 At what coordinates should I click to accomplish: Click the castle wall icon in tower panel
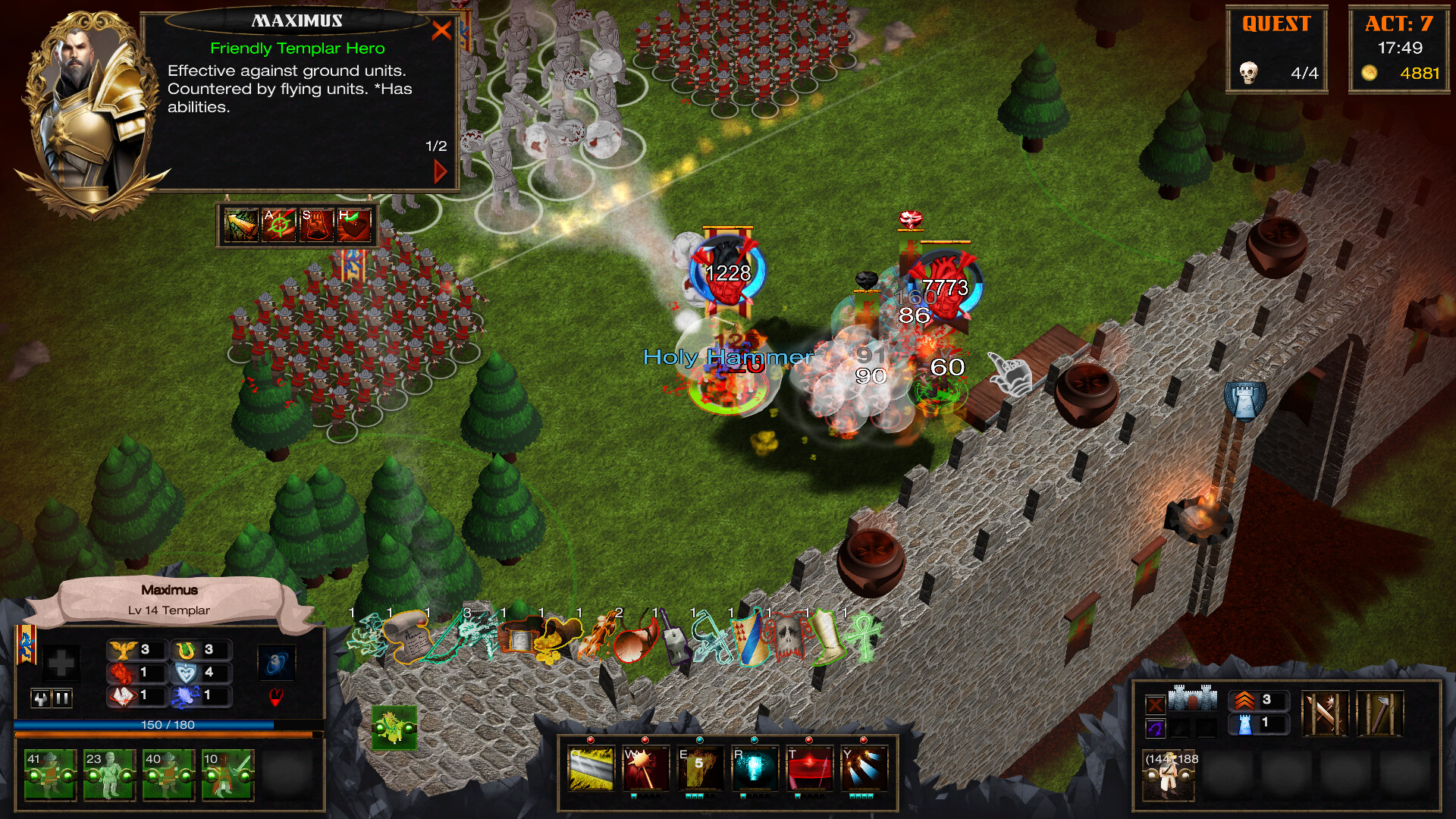(1193, 698)
